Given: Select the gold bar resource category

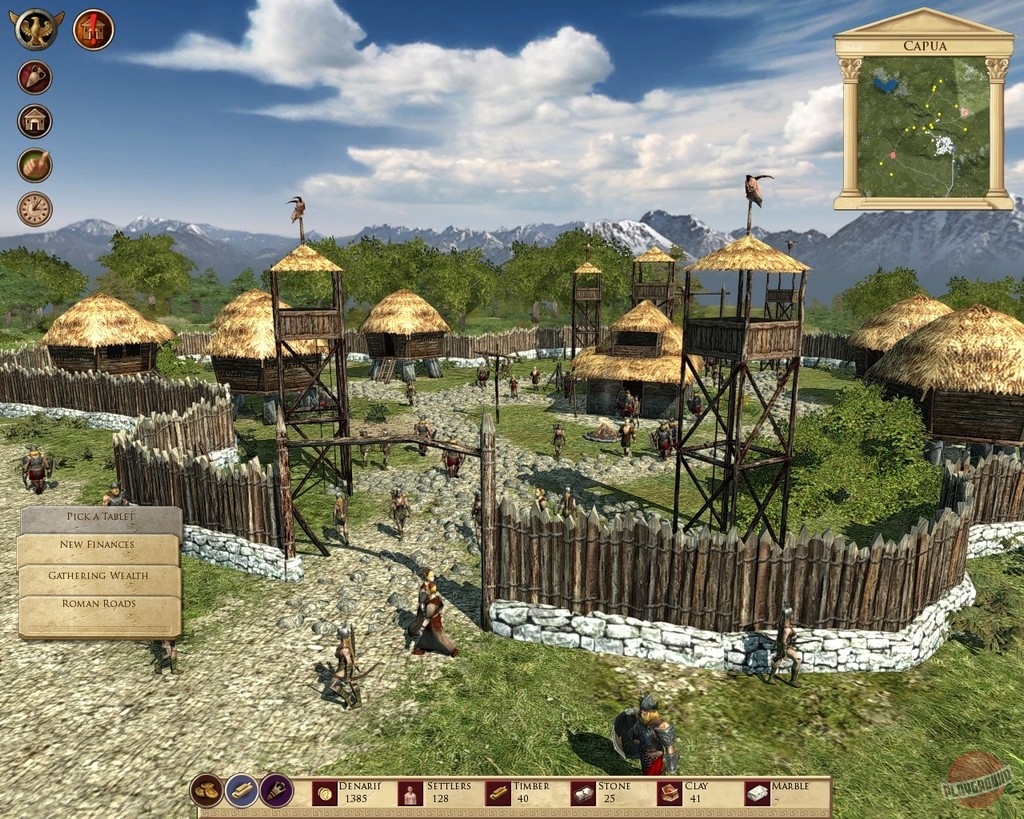Looking at the screenshot, I should [x=241, y=790].
